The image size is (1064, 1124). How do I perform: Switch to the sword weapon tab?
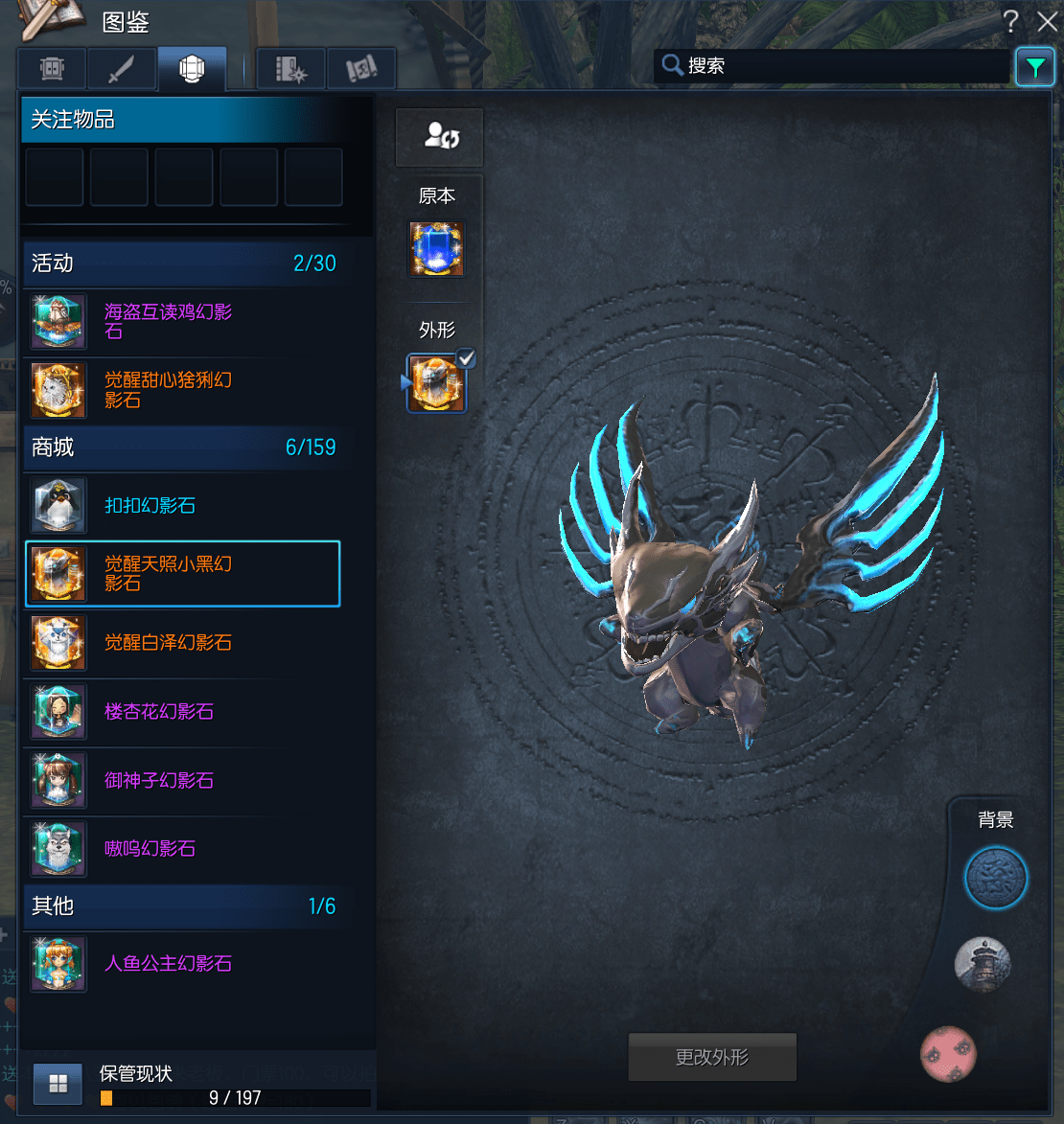122,69
